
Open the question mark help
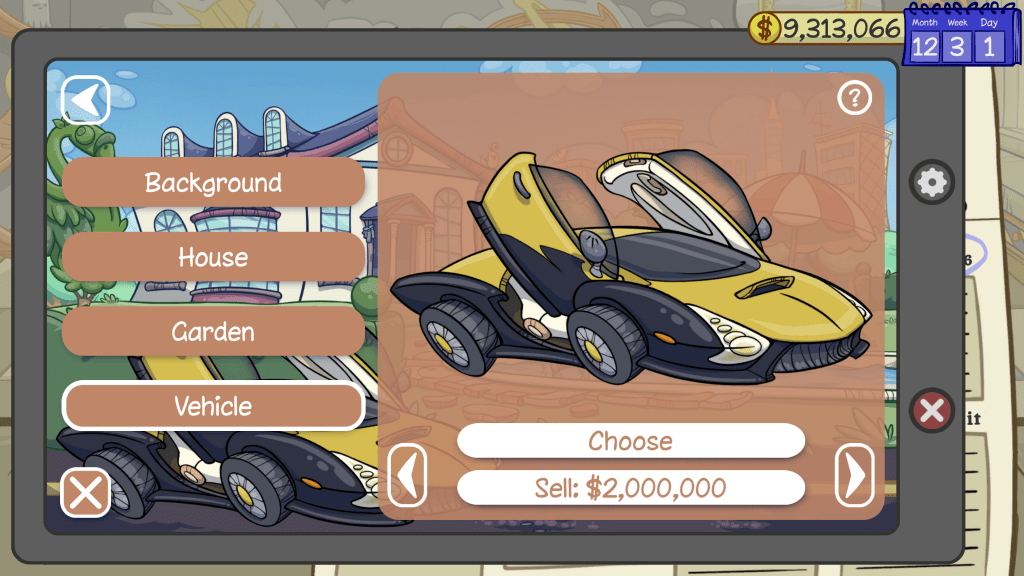854,98
